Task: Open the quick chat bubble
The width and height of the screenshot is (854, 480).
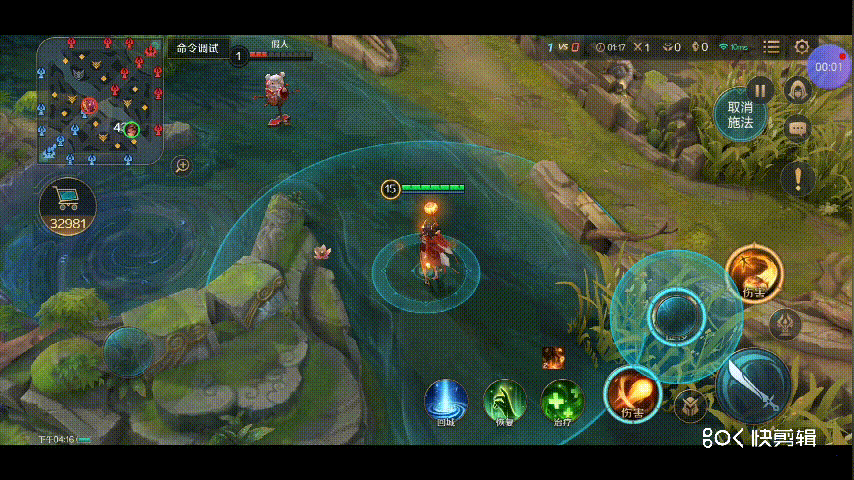Action: click(797, 128)
